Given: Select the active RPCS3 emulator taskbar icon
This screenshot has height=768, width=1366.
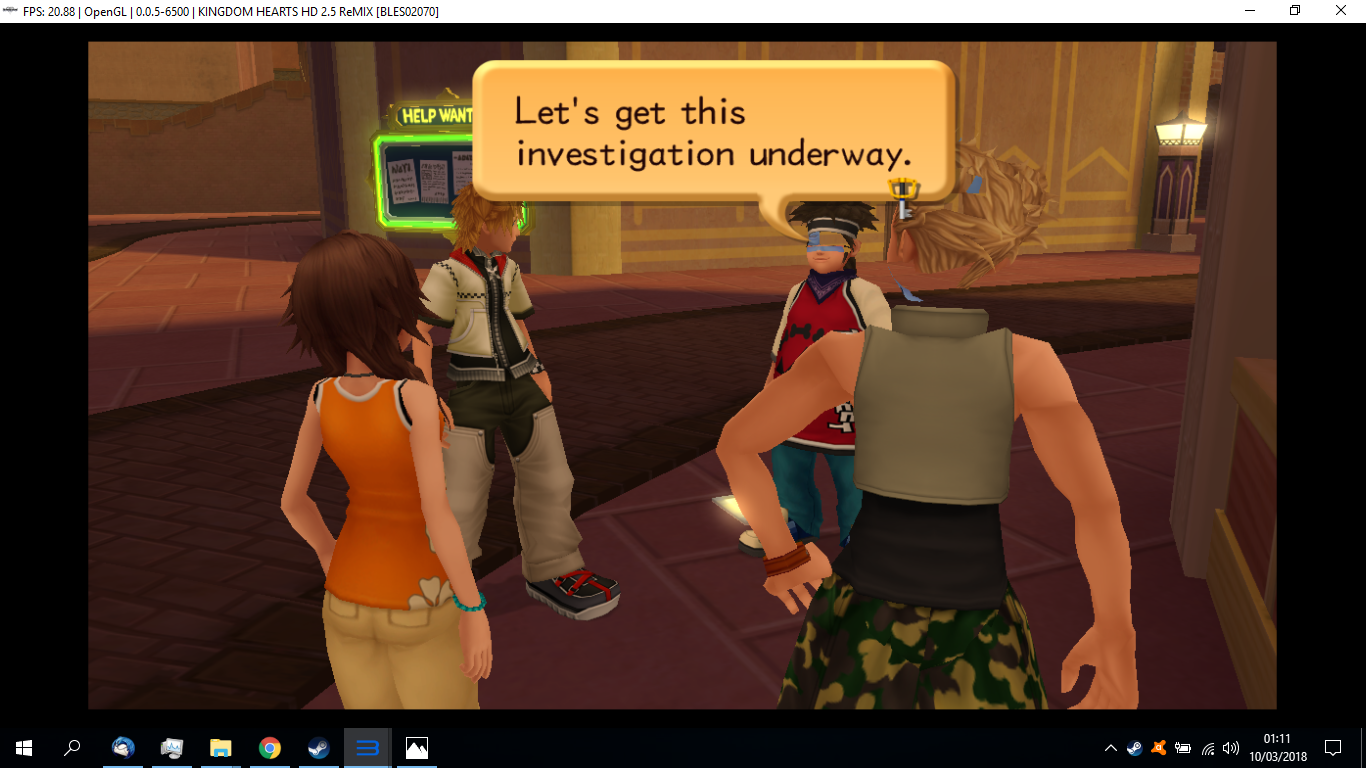Looking at the screenshot, I should 366,748.
